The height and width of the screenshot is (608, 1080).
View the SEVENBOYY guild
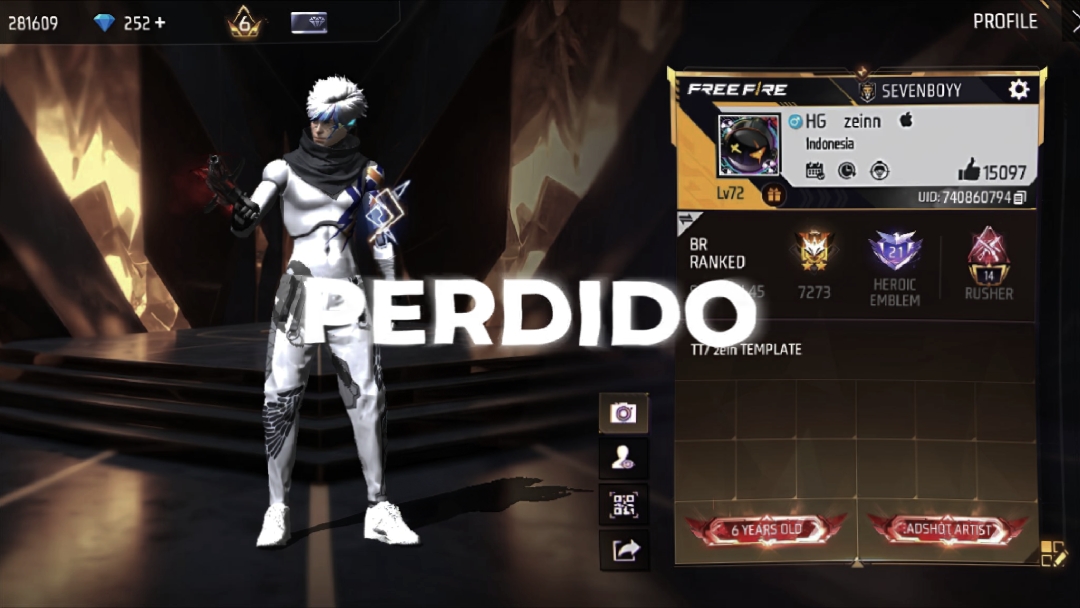910,91
